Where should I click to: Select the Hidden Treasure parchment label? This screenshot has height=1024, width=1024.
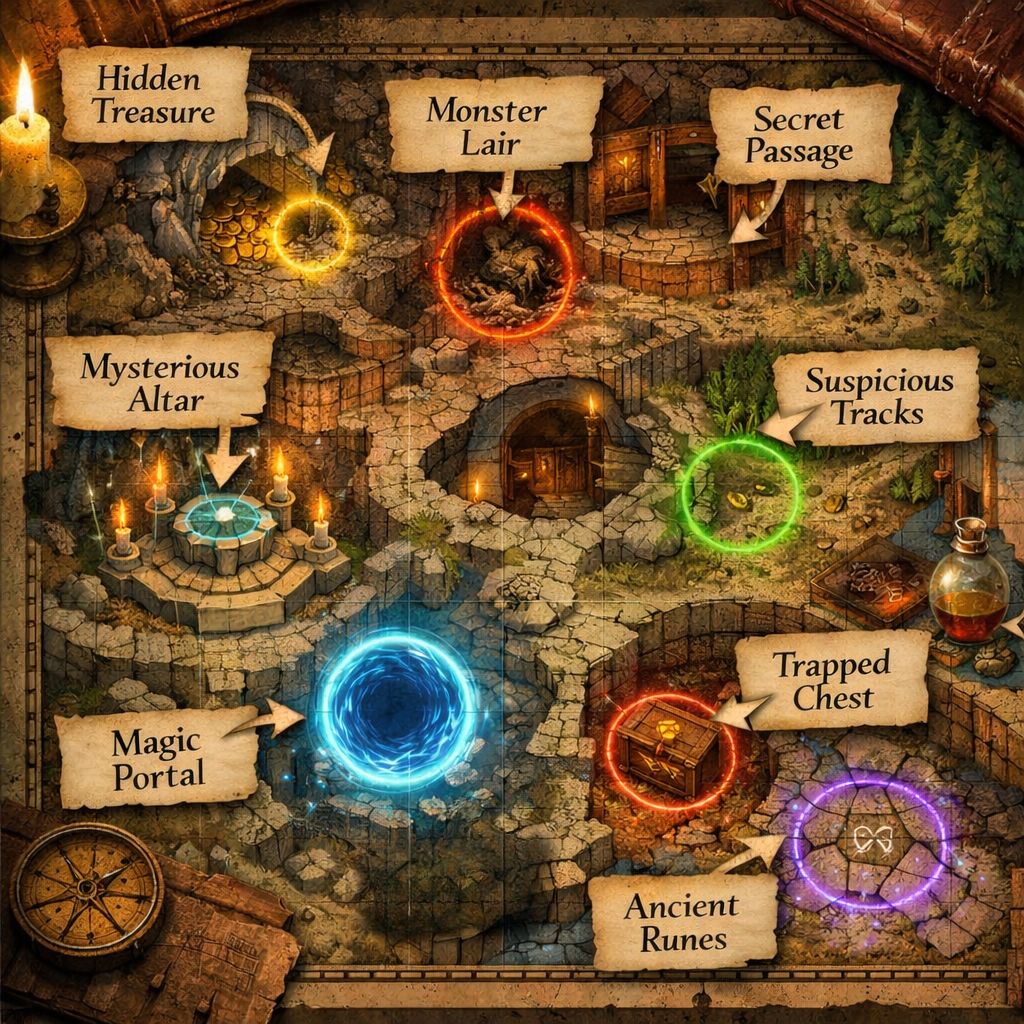click(x=153, y=95)
